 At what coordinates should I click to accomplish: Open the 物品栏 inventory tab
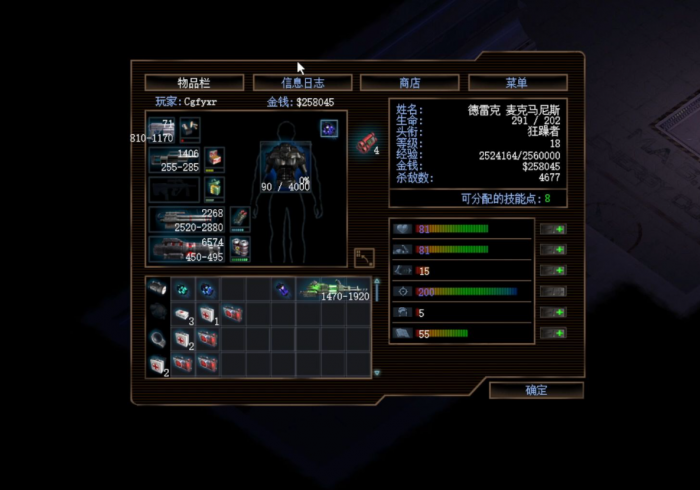194,82
